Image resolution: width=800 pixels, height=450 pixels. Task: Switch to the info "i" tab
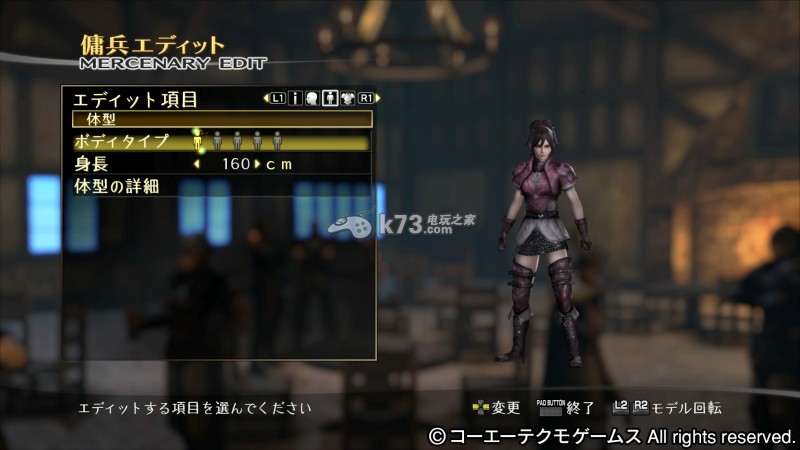[295, 98]
